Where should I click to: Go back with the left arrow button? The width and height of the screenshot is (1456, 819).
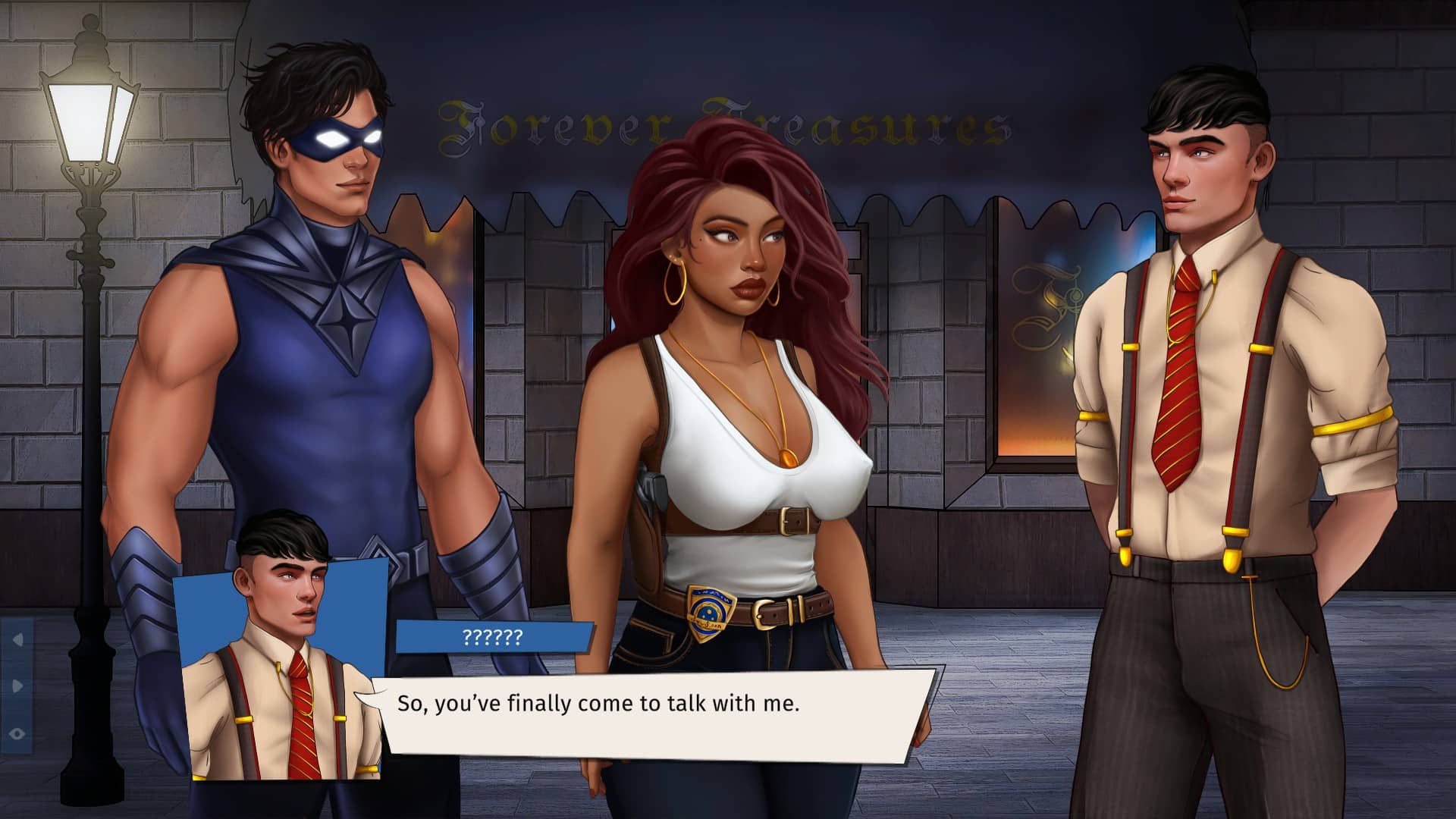tap(17, 641)
